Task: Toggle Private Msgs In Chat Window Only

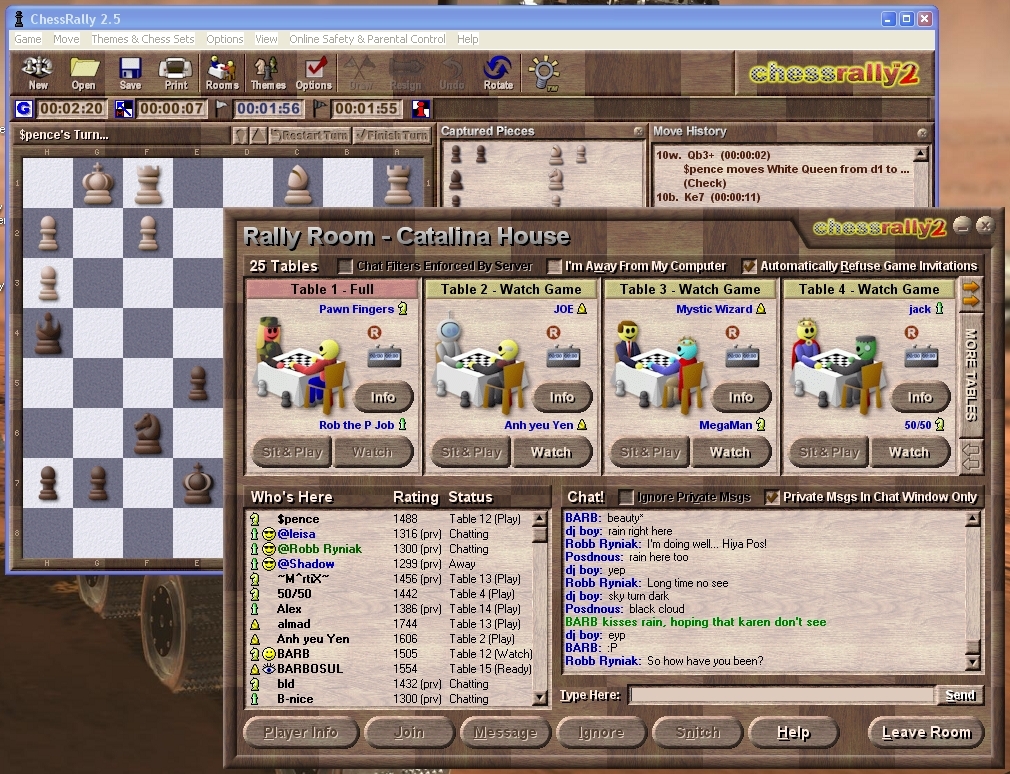Action: point(772,497)
